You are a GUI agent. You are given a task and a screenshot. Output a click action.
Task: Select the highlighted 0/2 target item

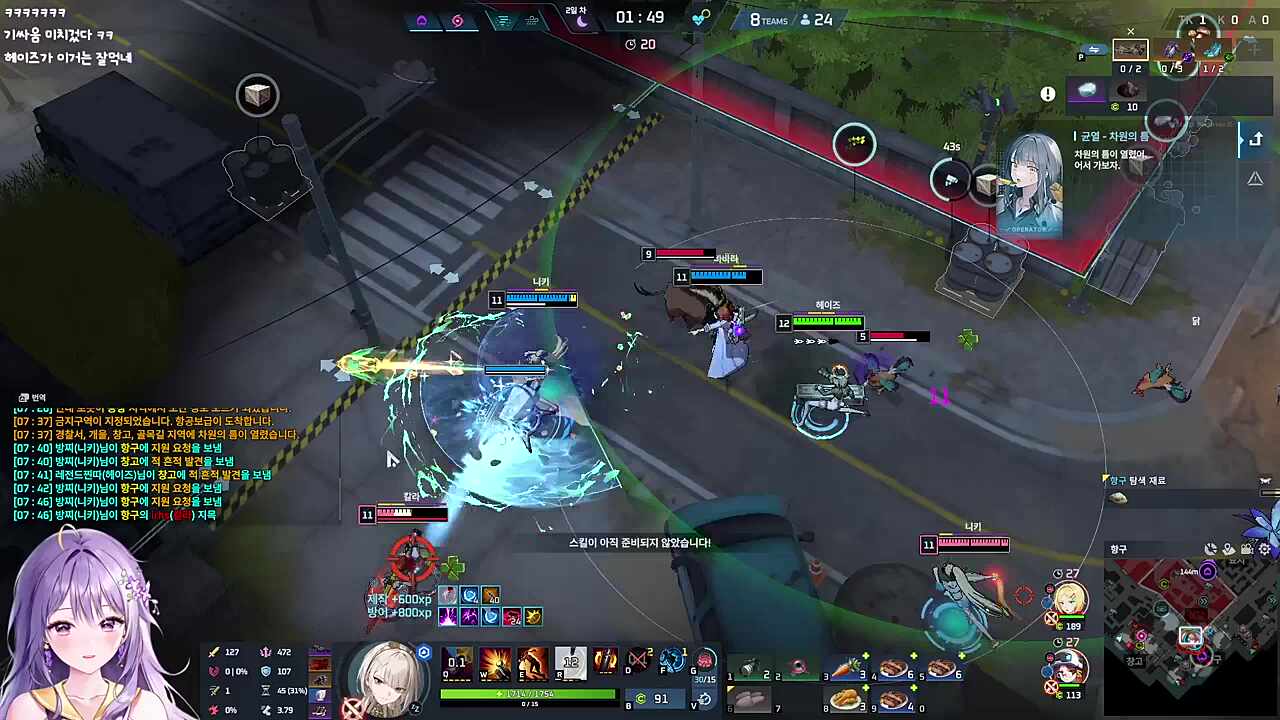coord(1130,50)
